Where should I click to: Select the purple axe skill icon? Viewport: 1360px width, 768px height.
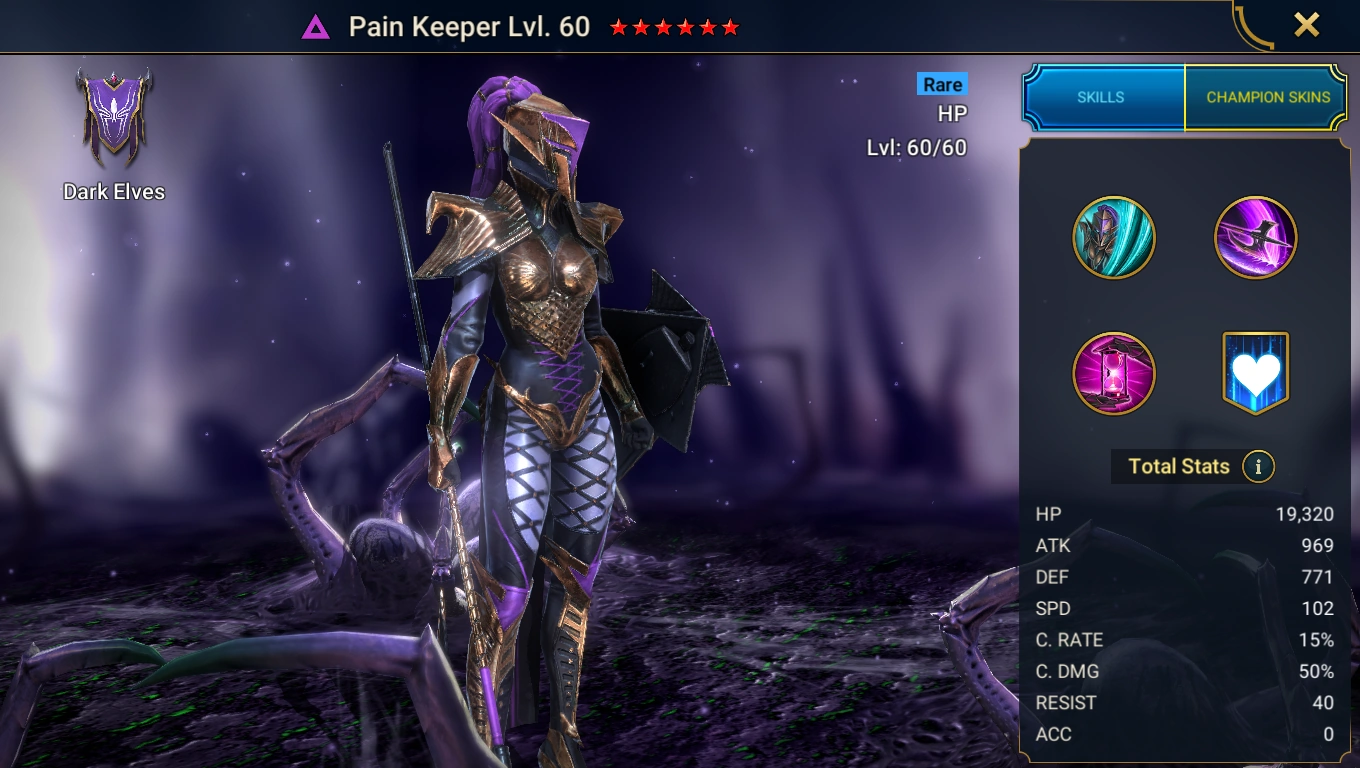coord(1255,238)
